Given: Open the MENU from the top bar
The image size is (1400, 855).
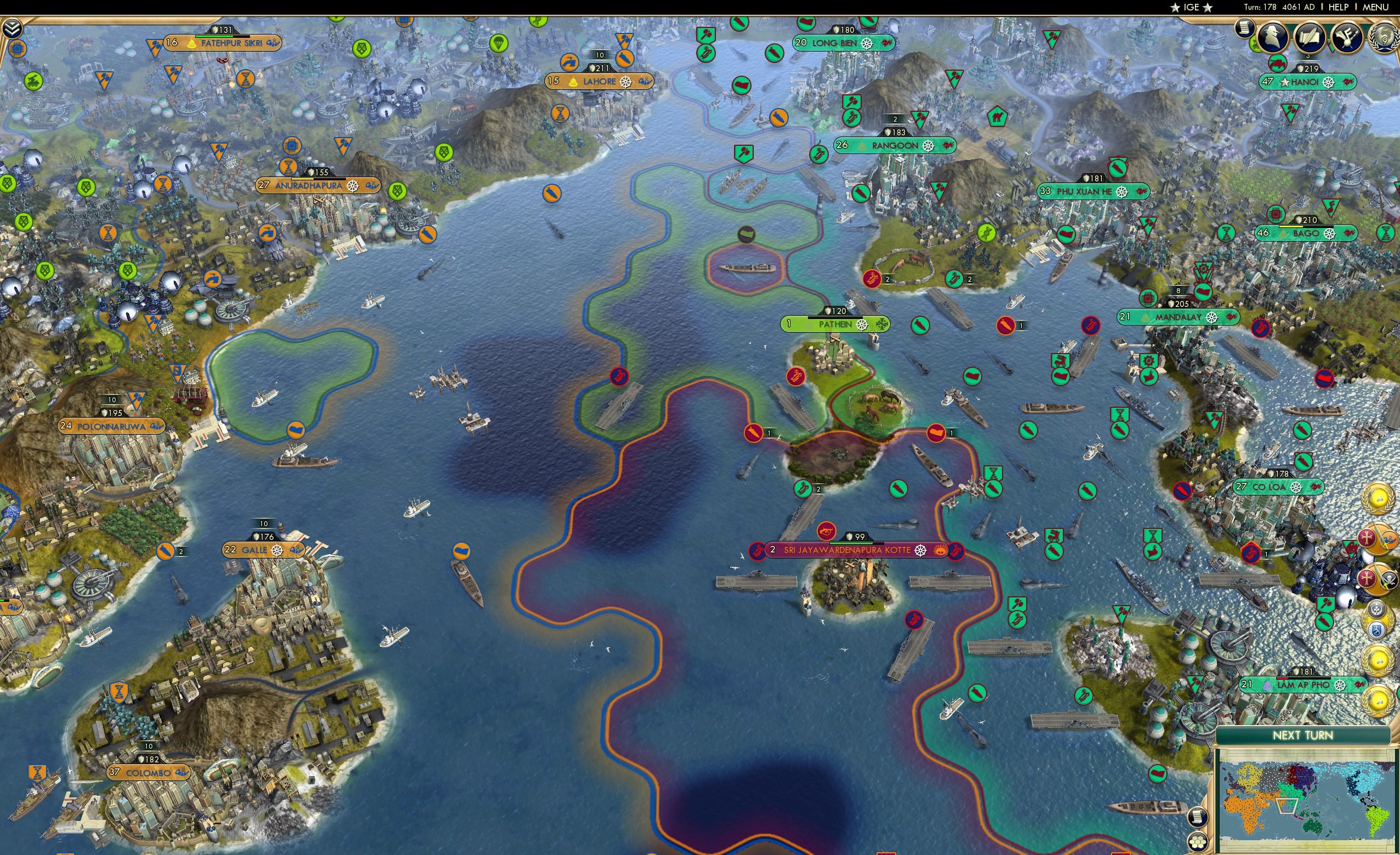Looking at the screenshot, I should 1373,7.
